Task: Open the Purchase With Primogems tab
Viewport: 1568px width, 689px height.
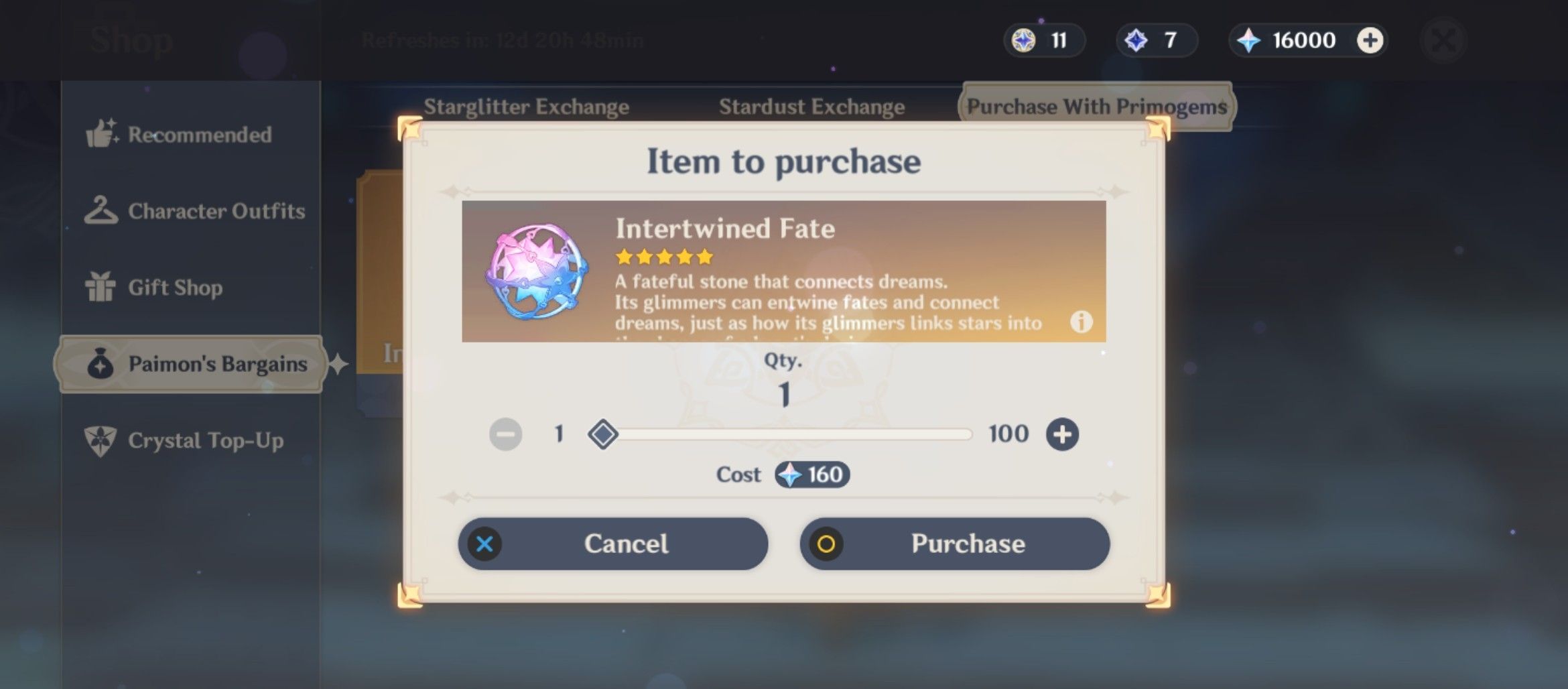Action: click(1098, 106)
